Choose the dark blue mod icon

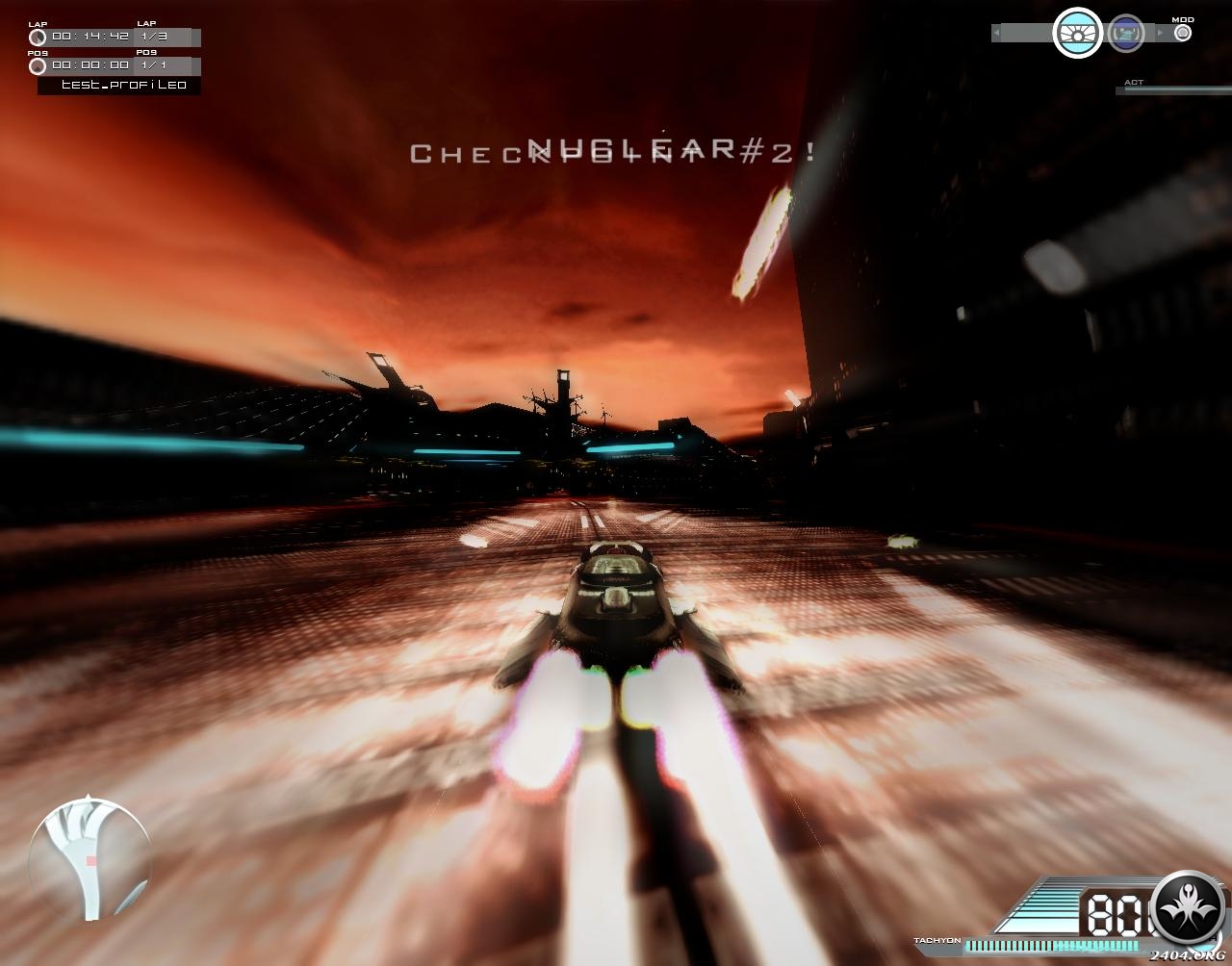point(1125,34)
